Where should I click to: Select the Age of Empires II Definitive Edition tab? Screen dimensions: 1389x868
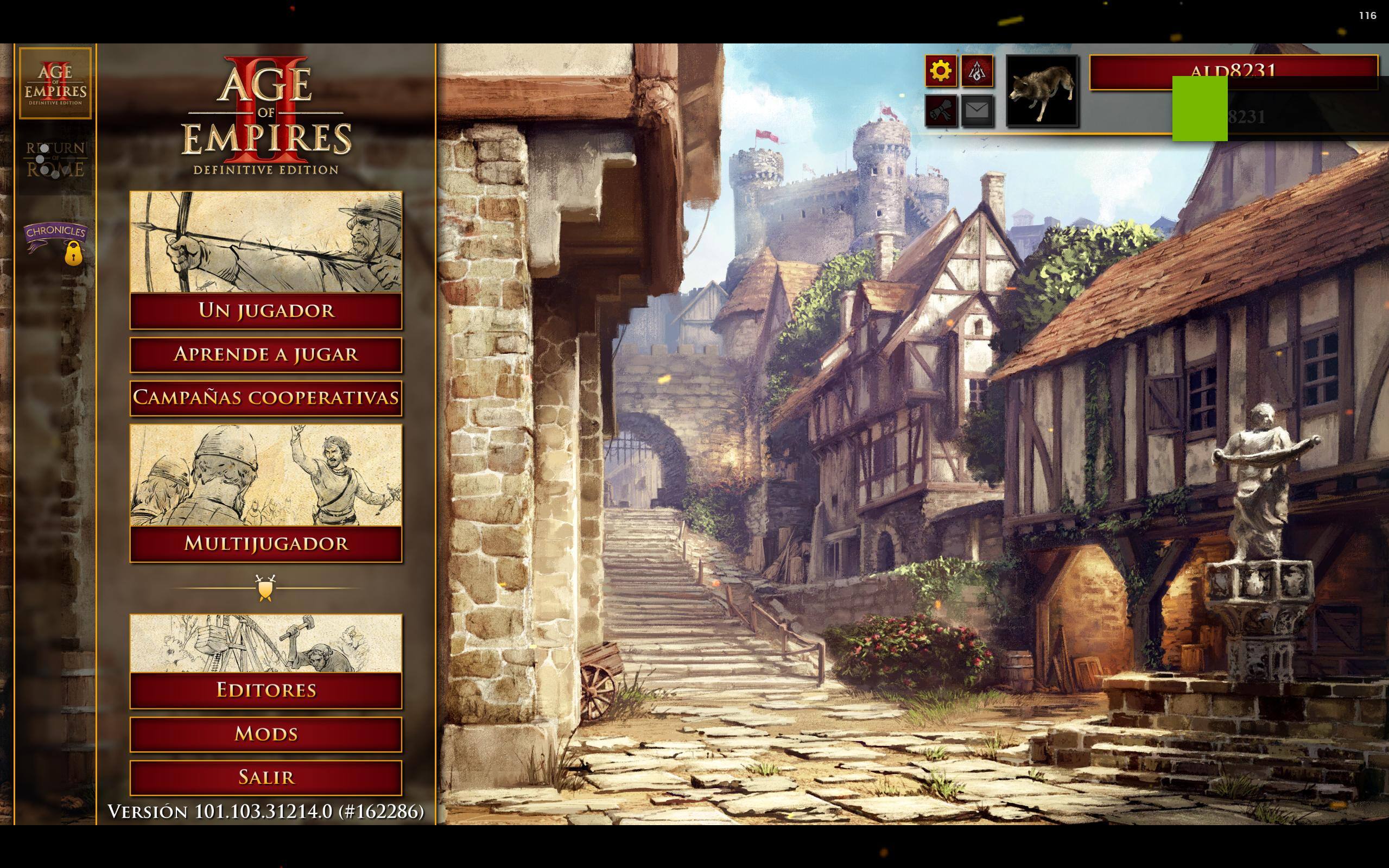(55, 83)
